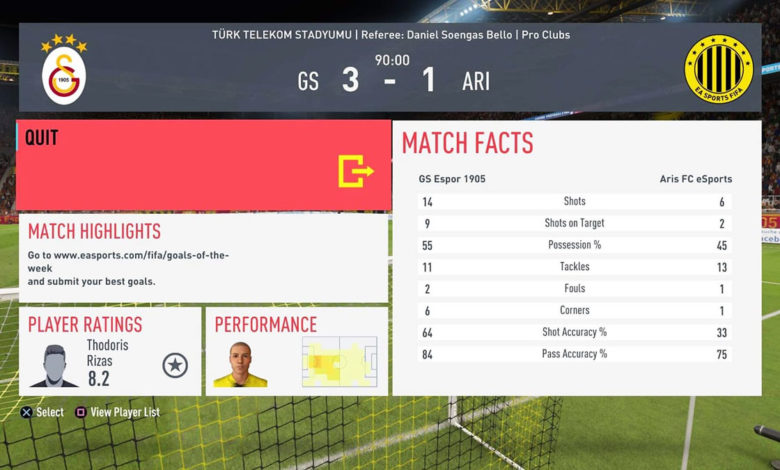Image resolution: width=780 pixels, height=470 pixels.
Task: Select the QUIT menu tile
Action: [x=204, y=166]
